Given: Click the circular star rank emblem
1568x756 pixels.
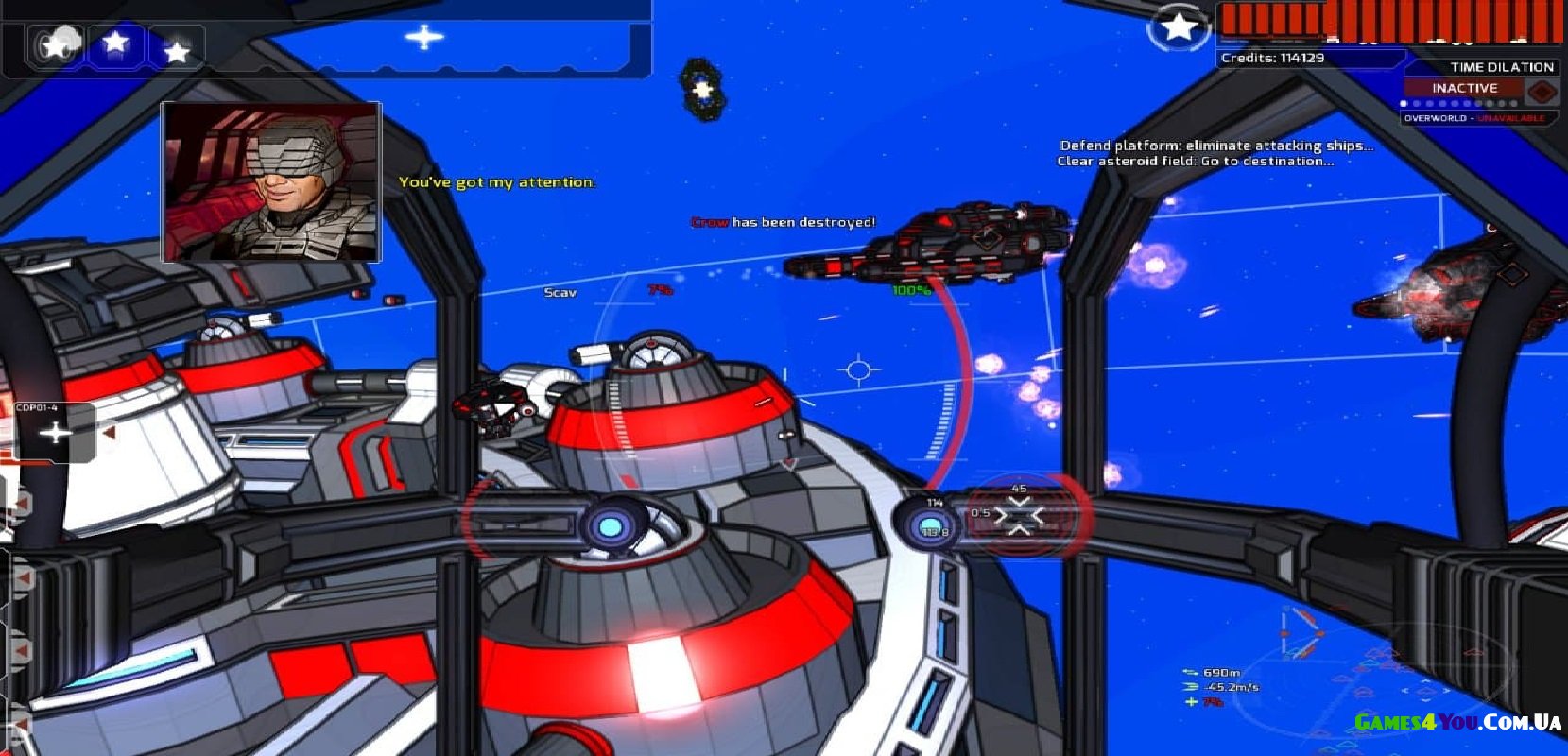Looking at the screenshot, I should (x=1178, y=27).
